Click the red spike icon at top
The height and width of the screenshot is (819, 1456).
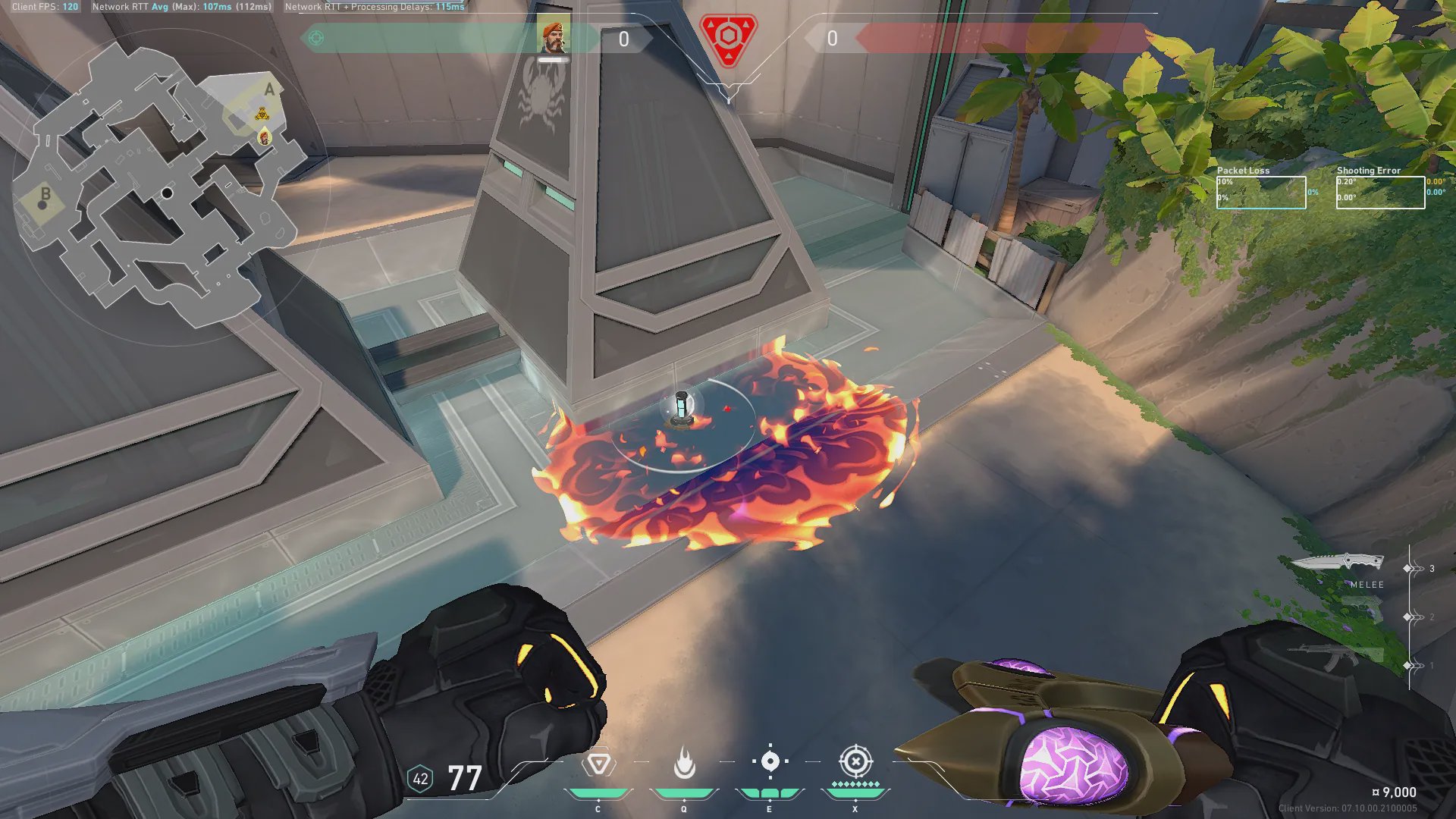coord(728,38)
